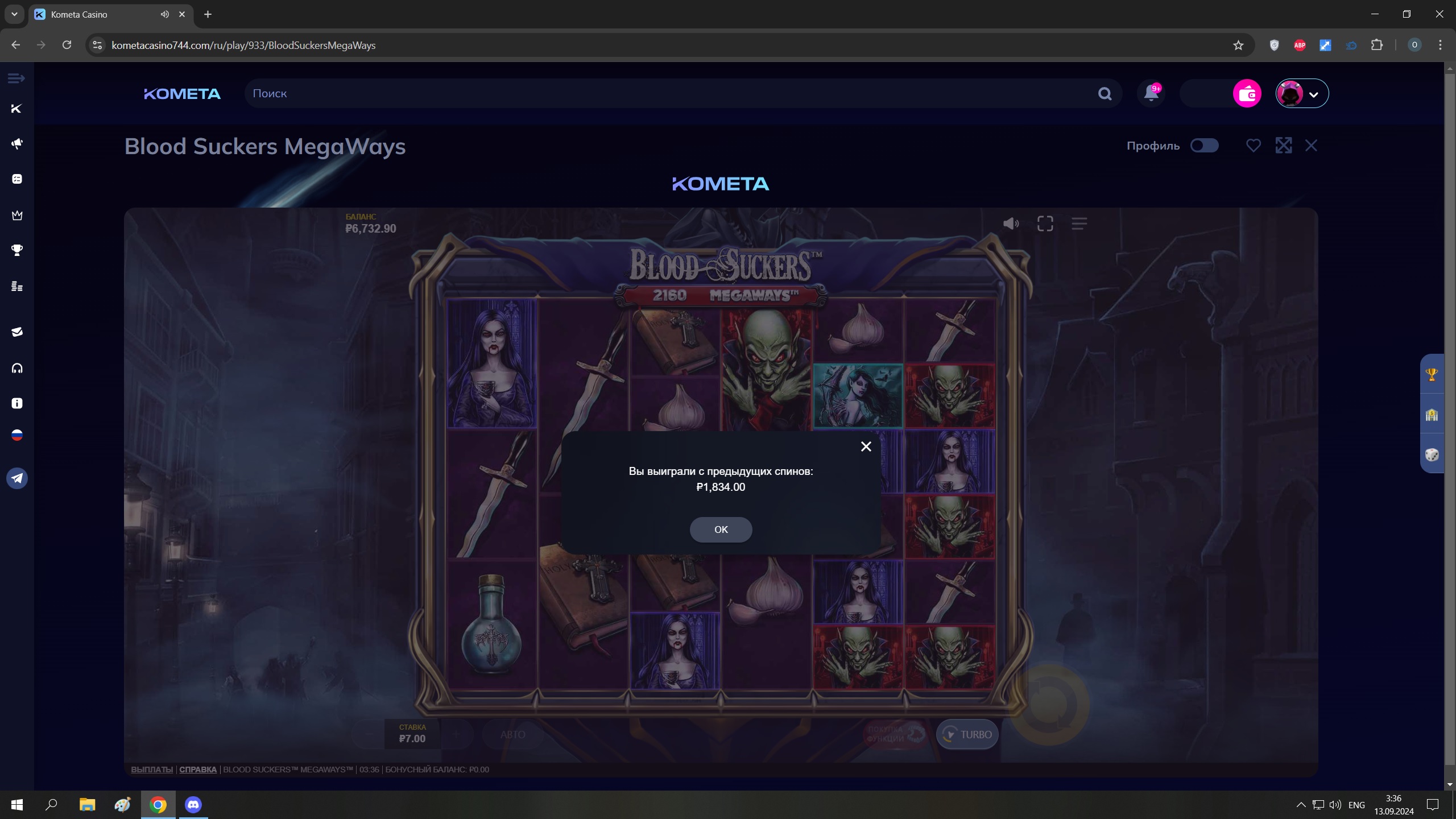1456x819 pixels.
Task: Open the Telegram channel from sidebar
Action: click(x=17, y=478)
